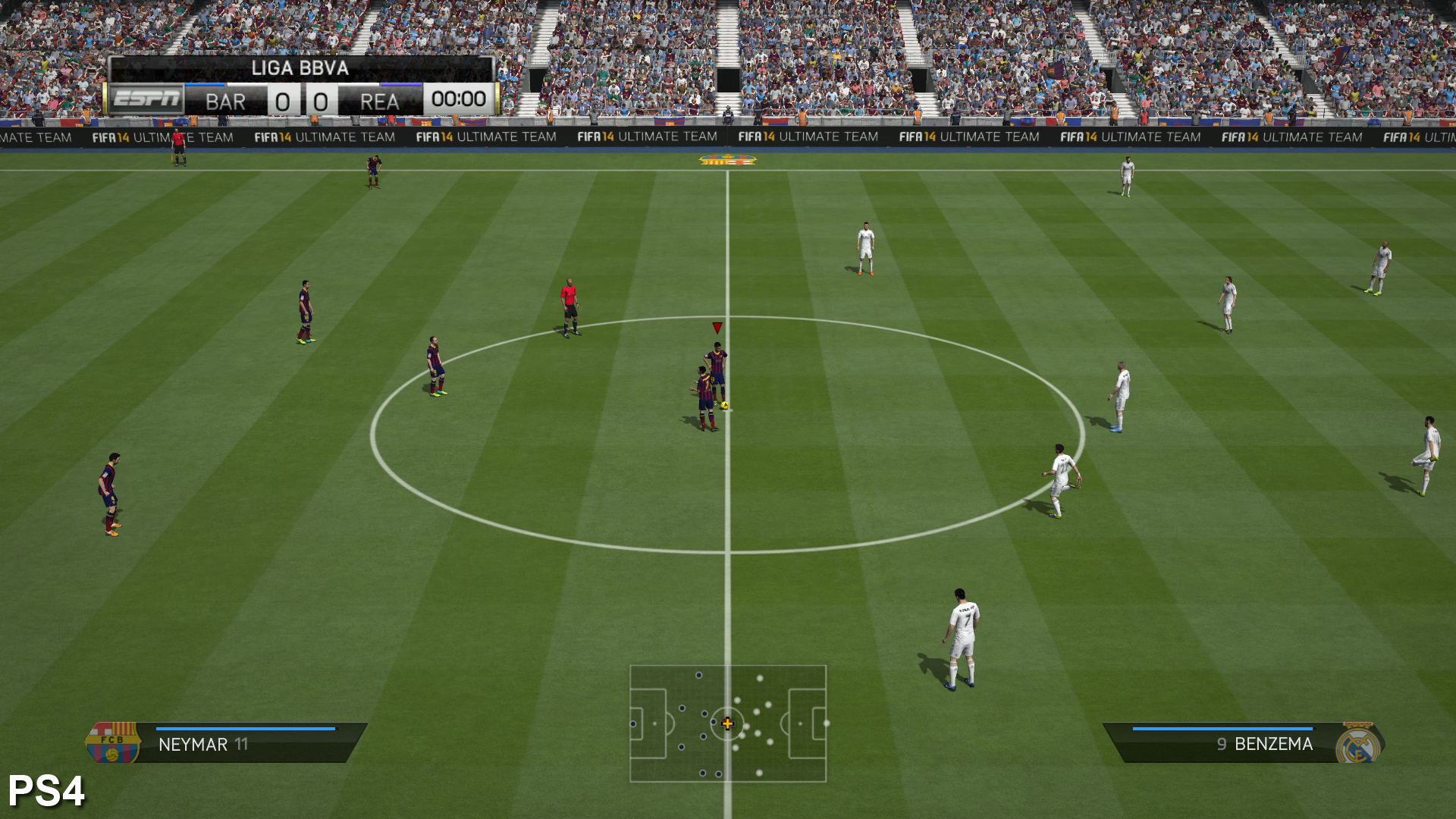The image size is (1456, 819).
Task: Click the Real Madrid crest icon
Action: click(x=1358, y=744)
